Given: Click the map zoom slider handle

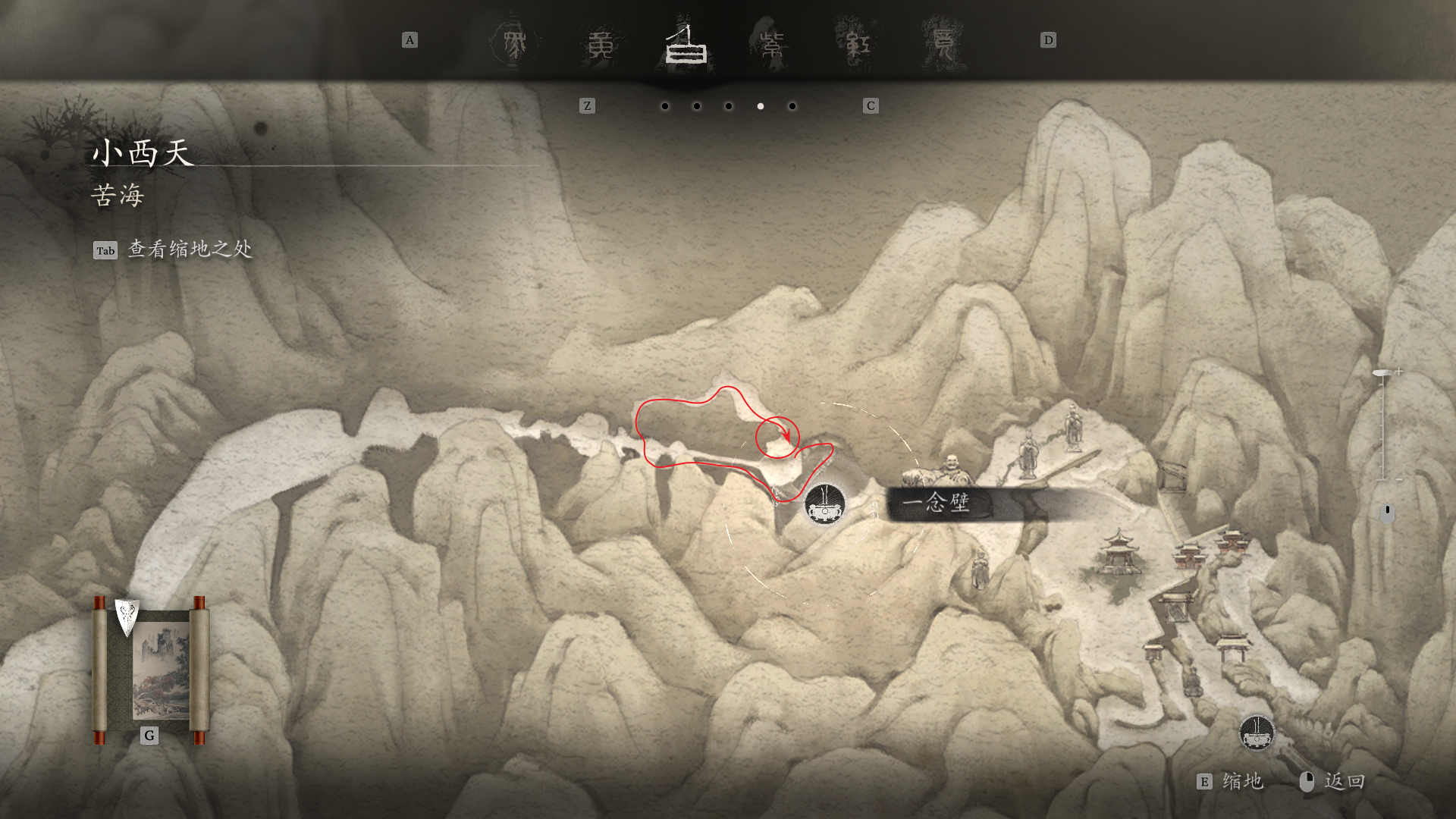Looking at the screenshot, I should [x=1382, y=373].
